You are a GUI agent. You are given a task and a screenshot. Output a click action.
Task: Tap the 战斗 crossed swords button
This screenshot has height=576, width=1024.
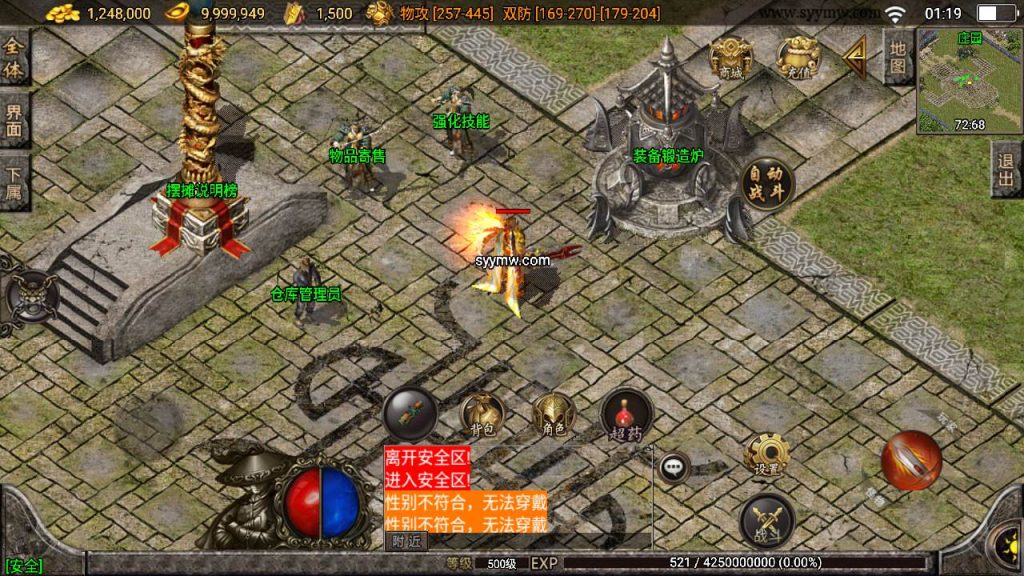tap(767, 520)
